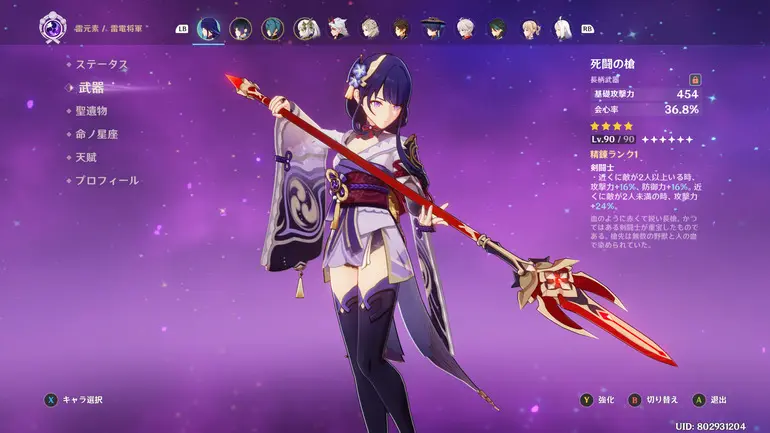The height and width of the screenshot is (433, 770).
Task: Choose the last portrait with long white hair
Action: click(562, 28)
